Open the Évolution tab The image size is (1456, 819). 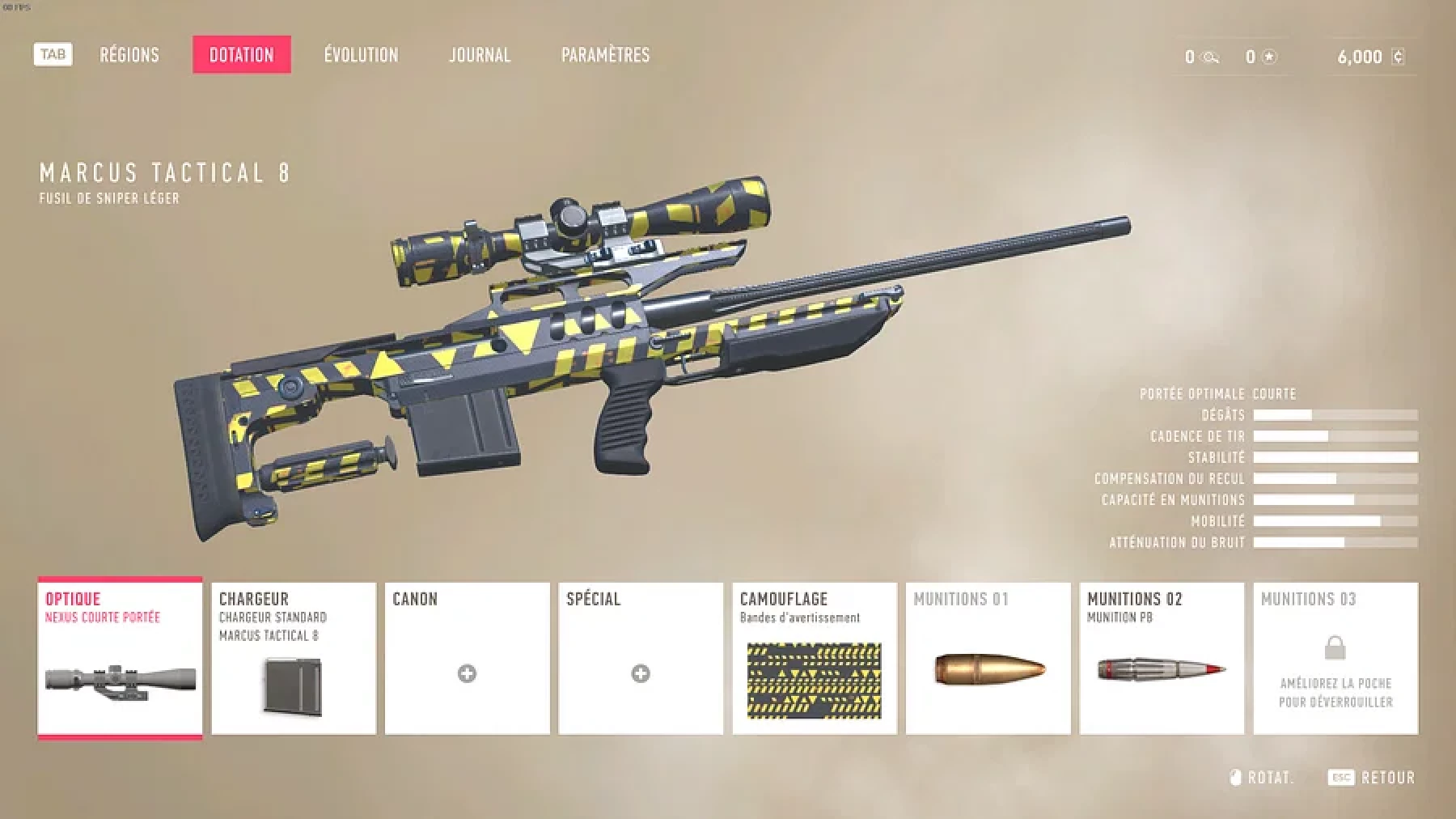pyautogui.click(x=361, y=55)
